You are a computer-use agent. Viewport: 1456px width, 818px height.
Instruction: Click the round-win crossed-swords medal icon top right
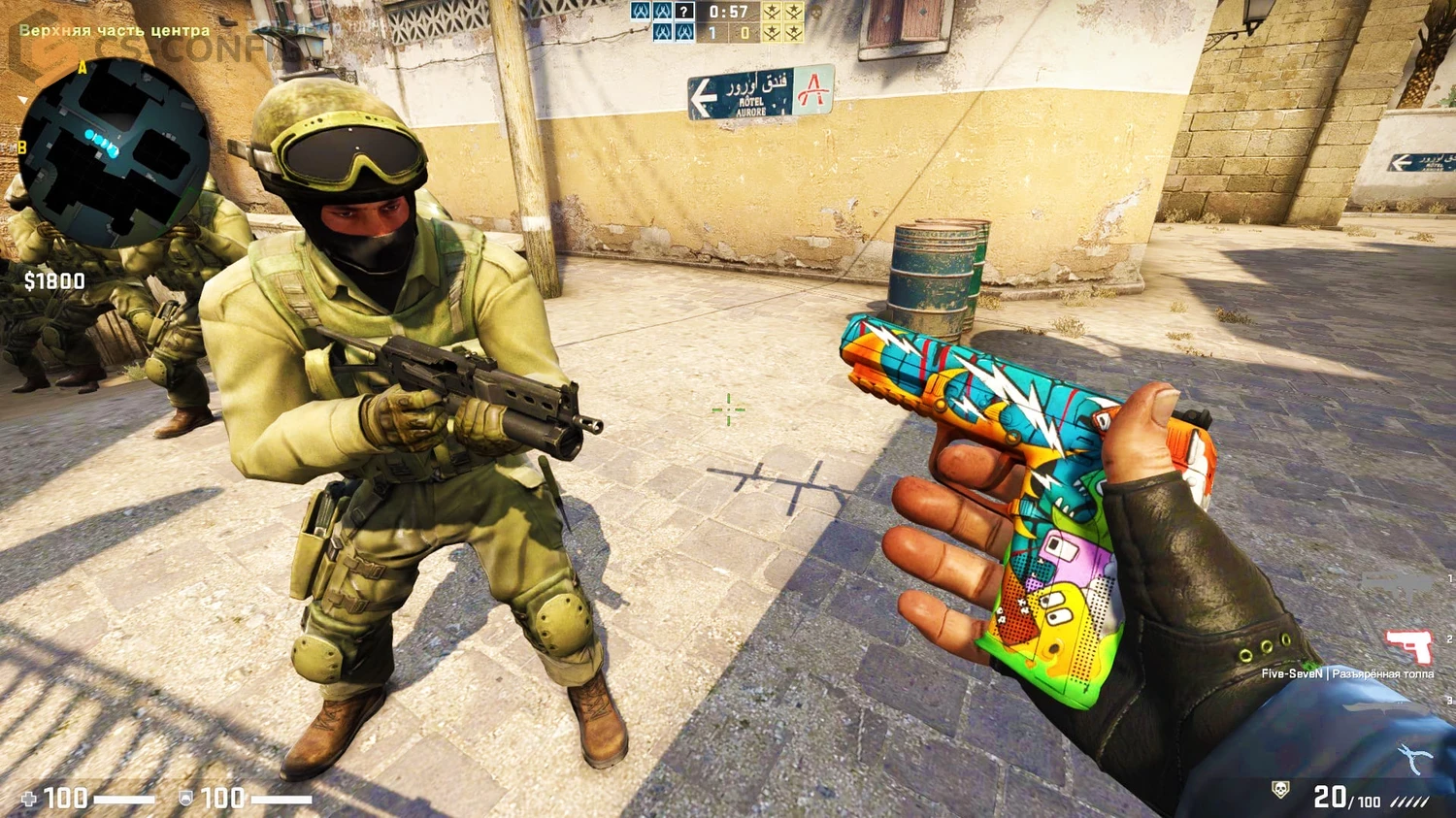click(x=773, y=13)
